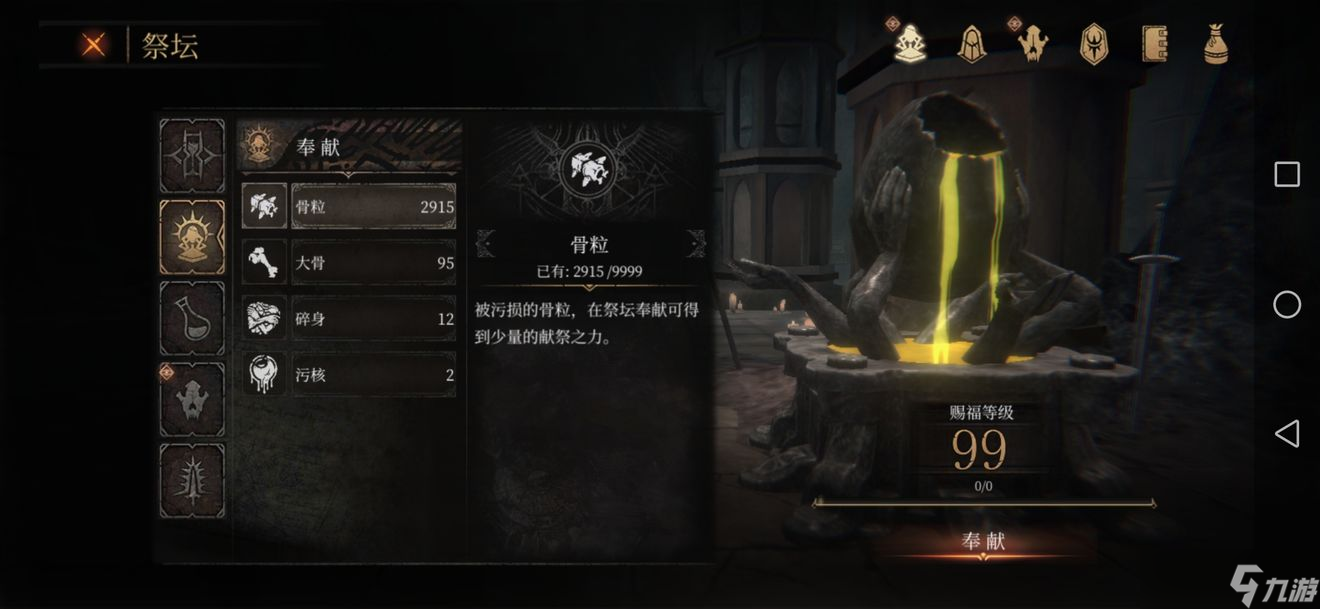Close the 祭坛 altar screen
1320x609 pixels.
94,45
